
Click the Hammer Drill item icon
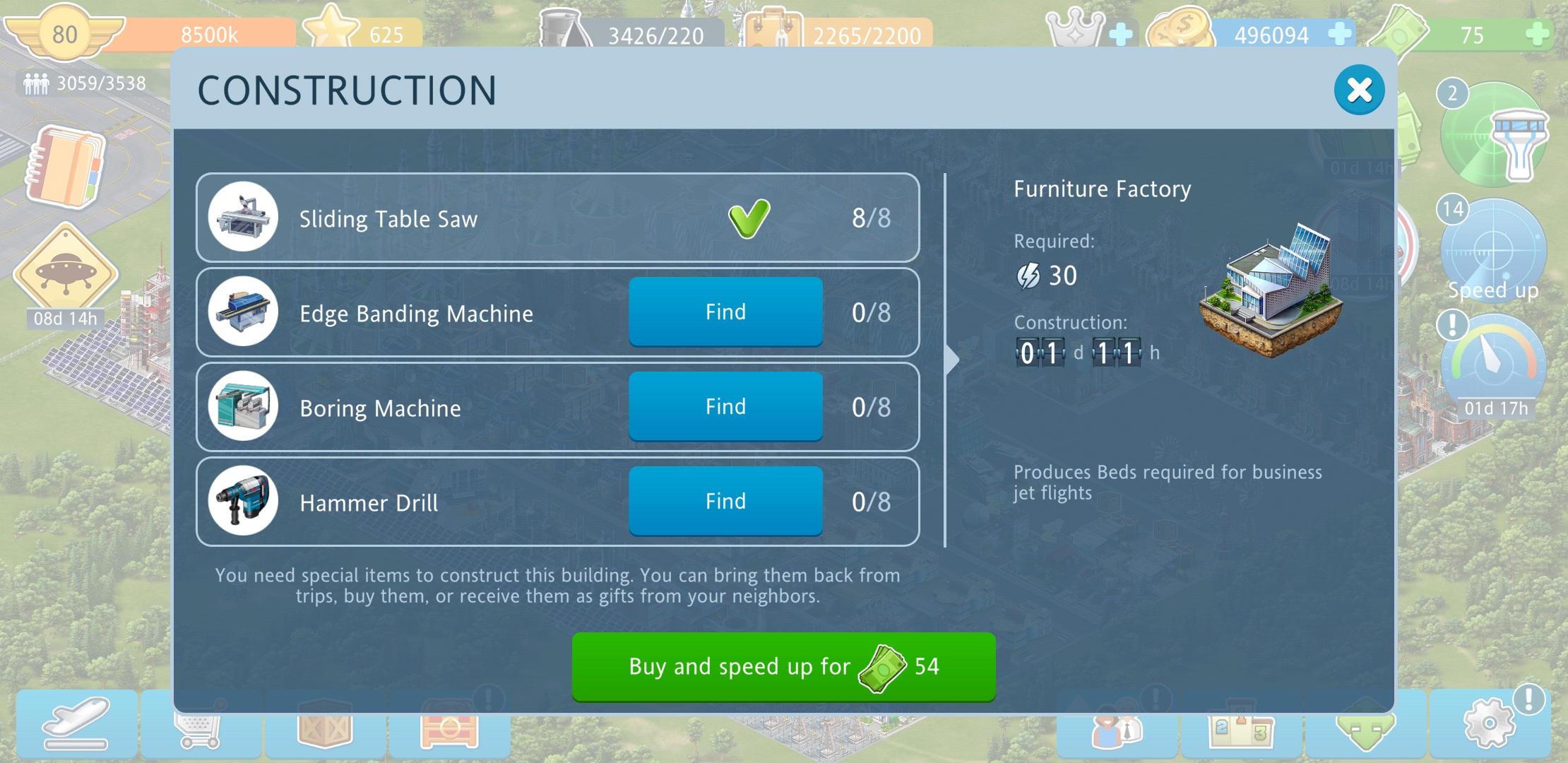(243, 501)
